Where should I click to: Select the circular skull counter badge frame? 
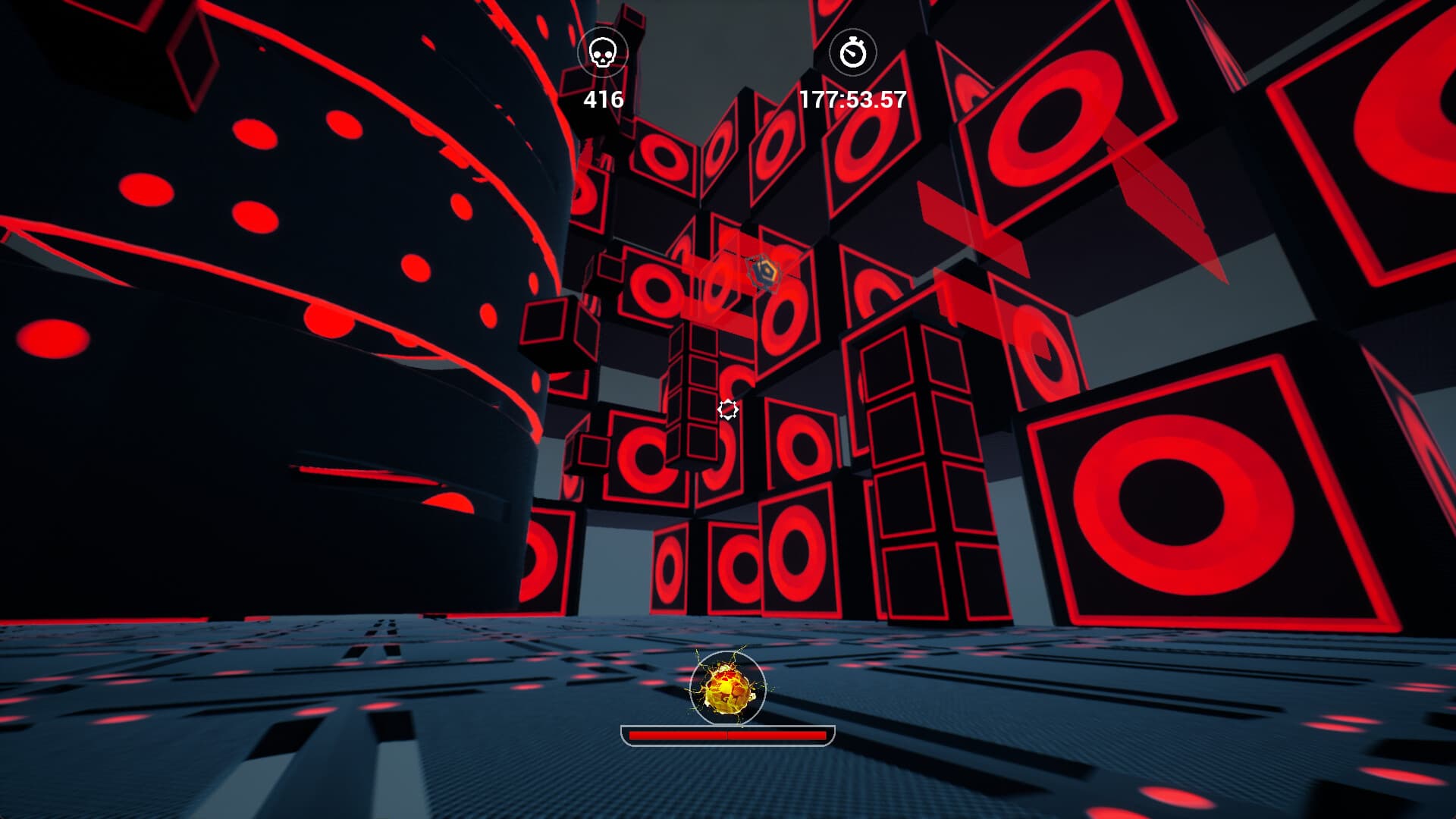point(603,52)
